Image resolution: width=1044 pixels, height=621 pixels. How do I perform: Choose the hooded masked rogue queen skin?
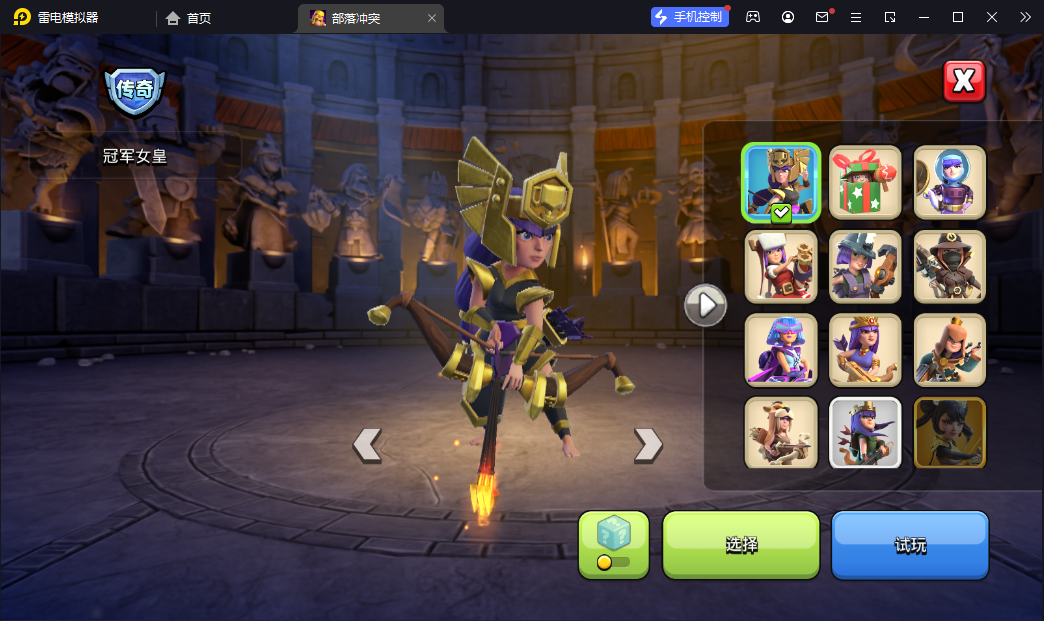tap(950, 267)
